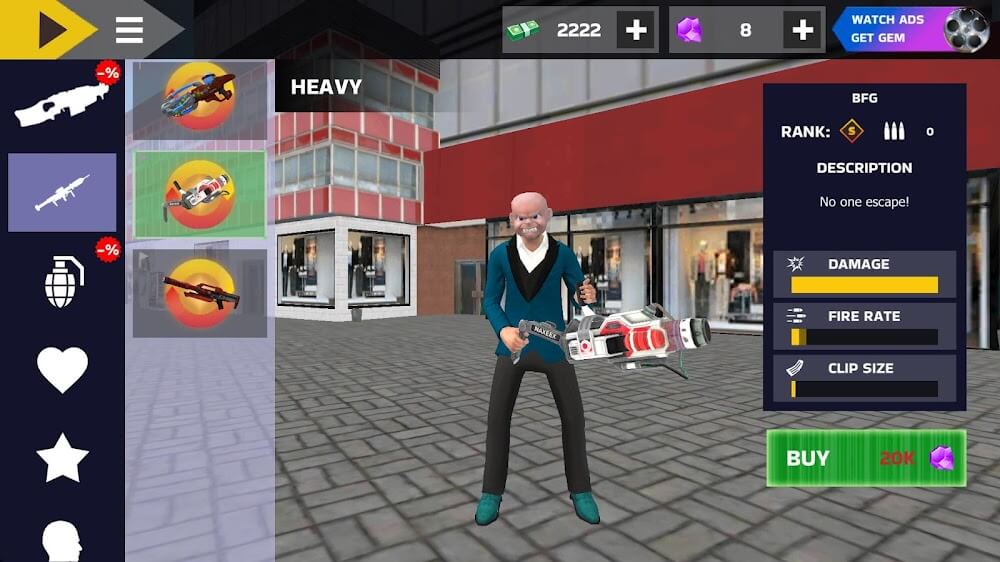
Task: Select the blue plasma gun thumbnail
Action: [200, 98]
